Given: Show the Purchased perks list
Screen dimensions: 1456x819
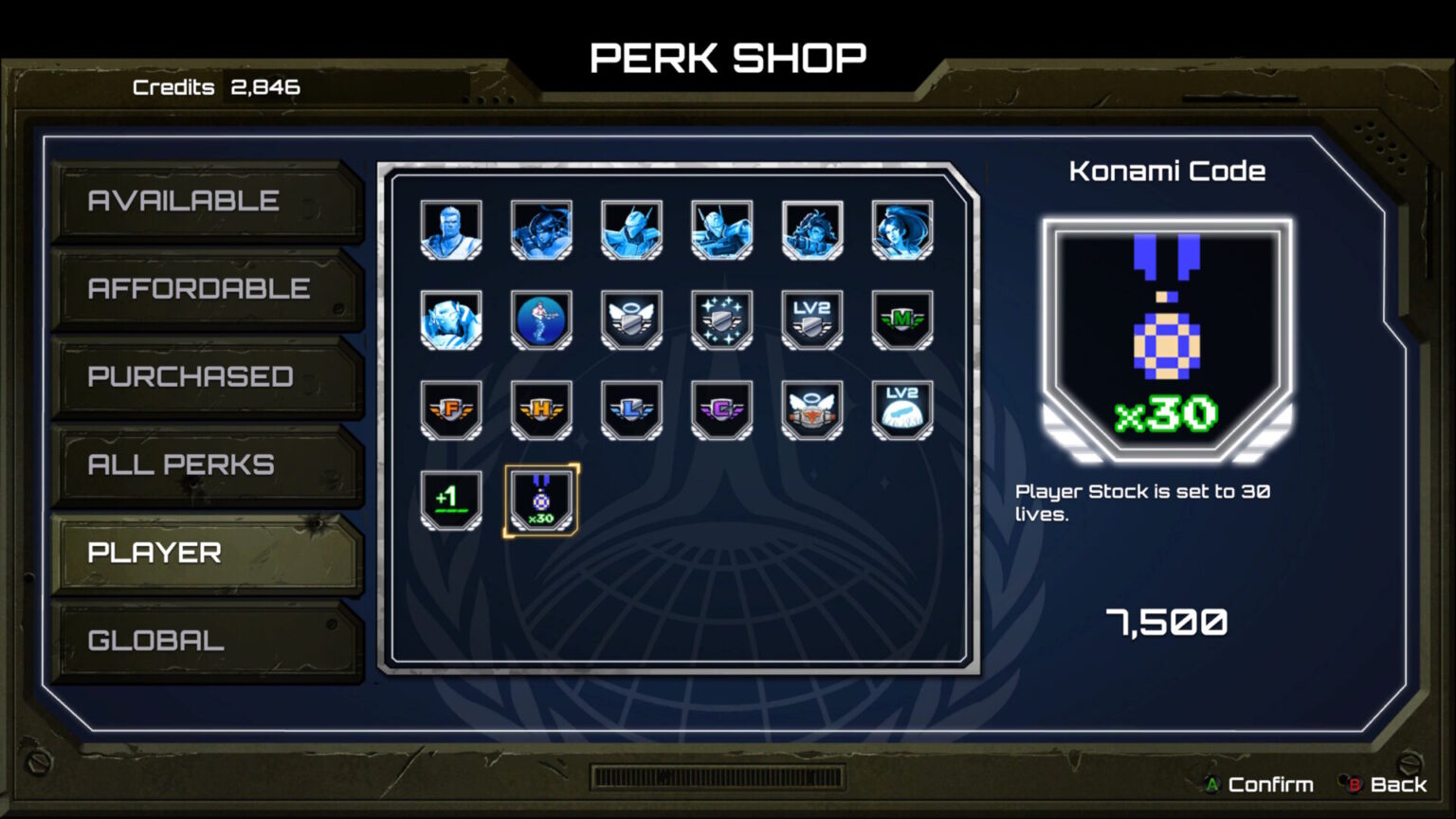Looking at the screenshot, I should (207, 376).
